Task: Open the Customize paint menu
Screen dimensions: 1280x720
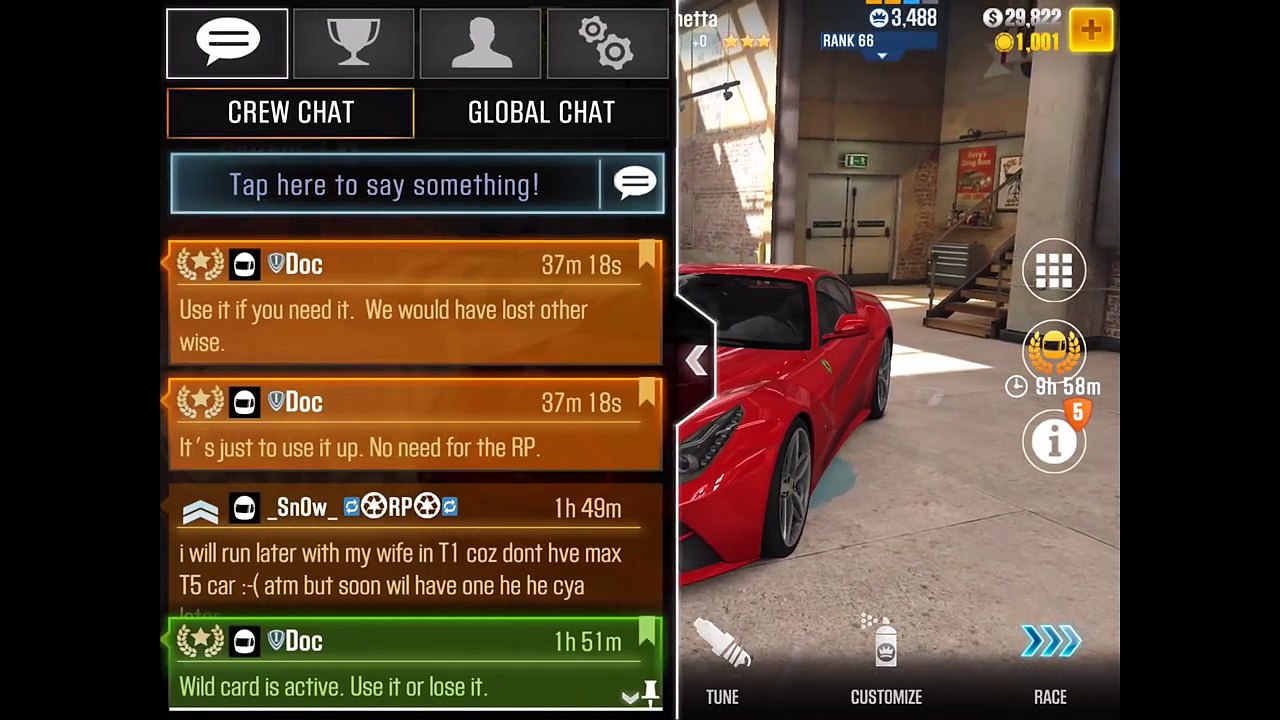Action: [x=885, y=660]
